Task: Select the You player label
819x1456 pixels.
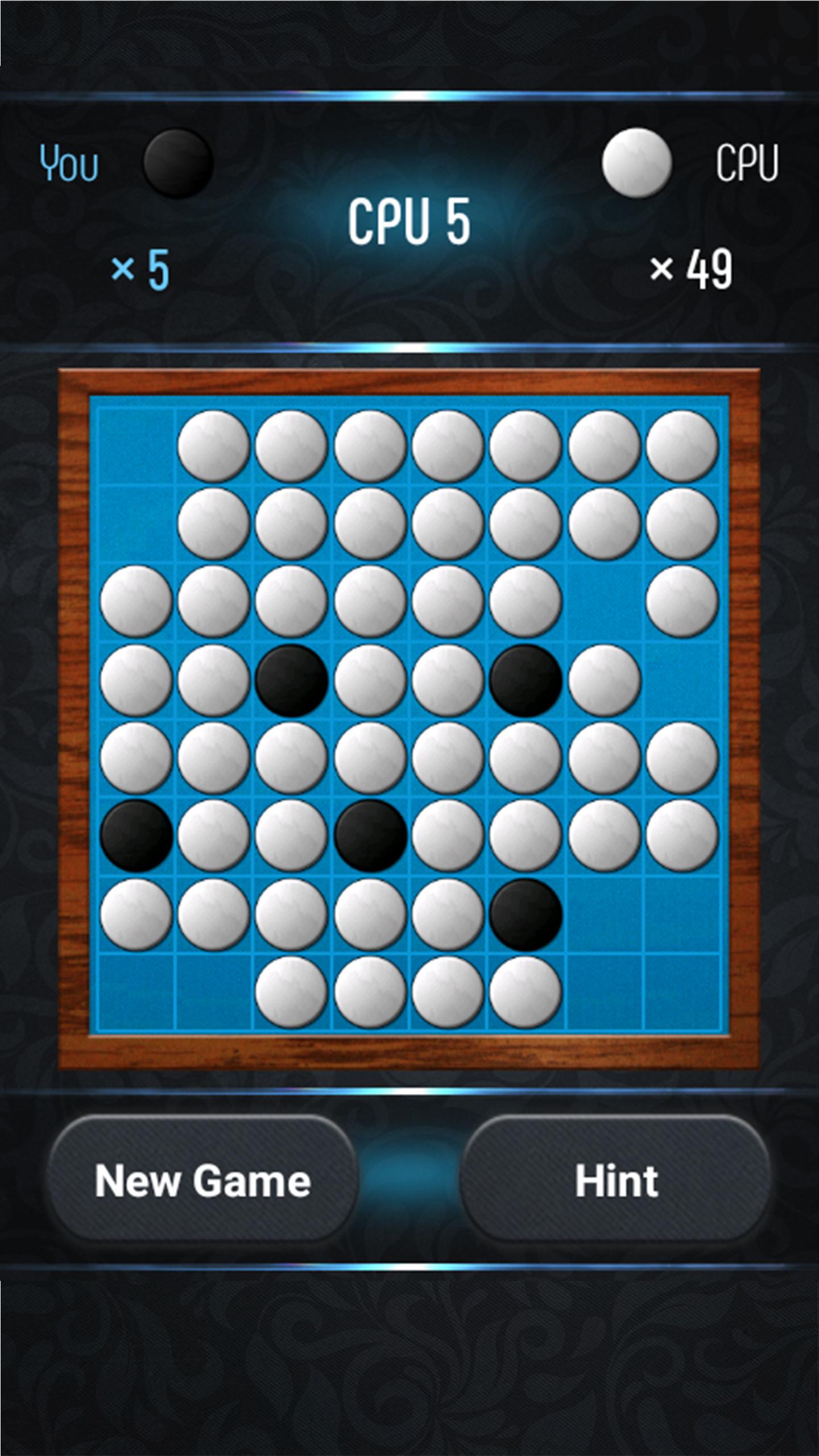Action: pos(68,162)
